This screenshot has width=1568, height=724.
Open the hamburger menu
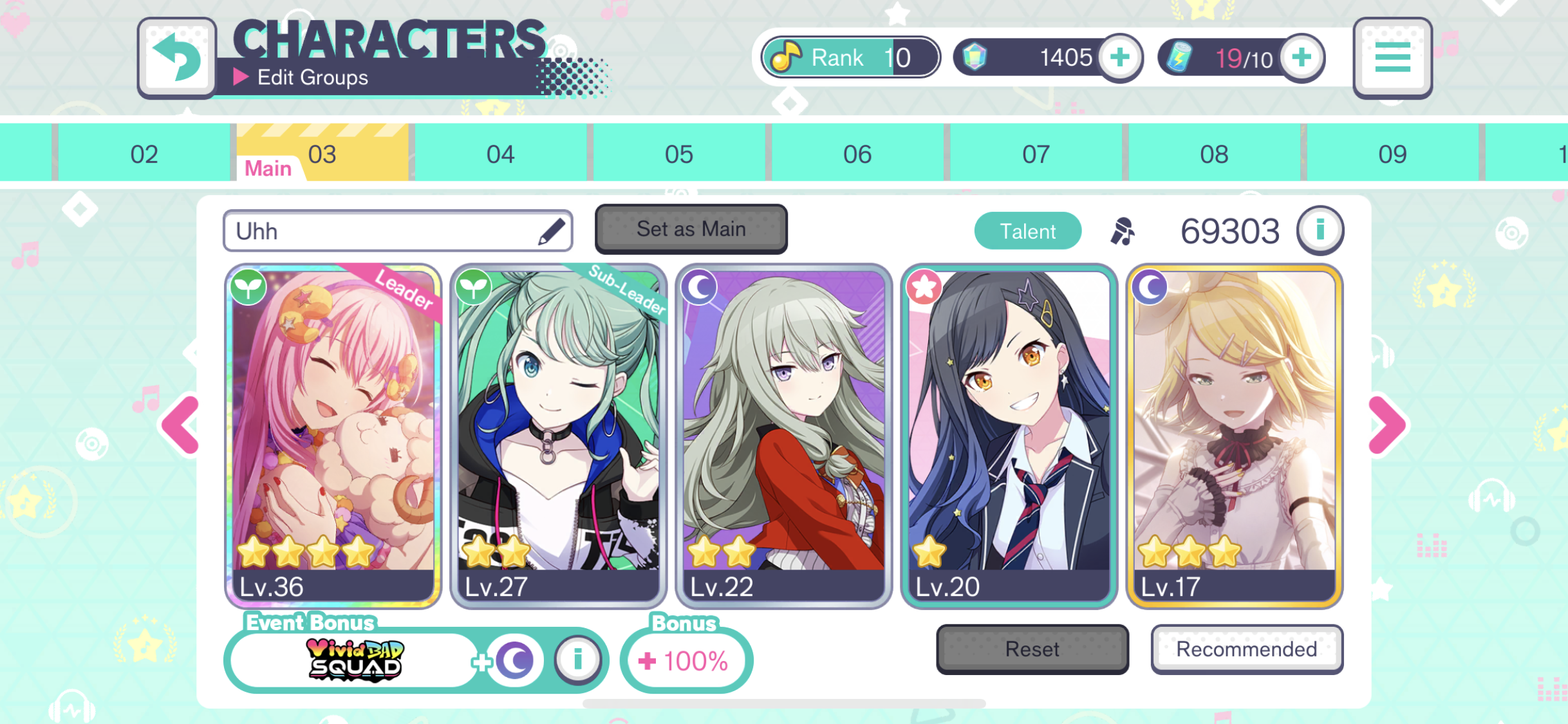[x=1392, y=57]
